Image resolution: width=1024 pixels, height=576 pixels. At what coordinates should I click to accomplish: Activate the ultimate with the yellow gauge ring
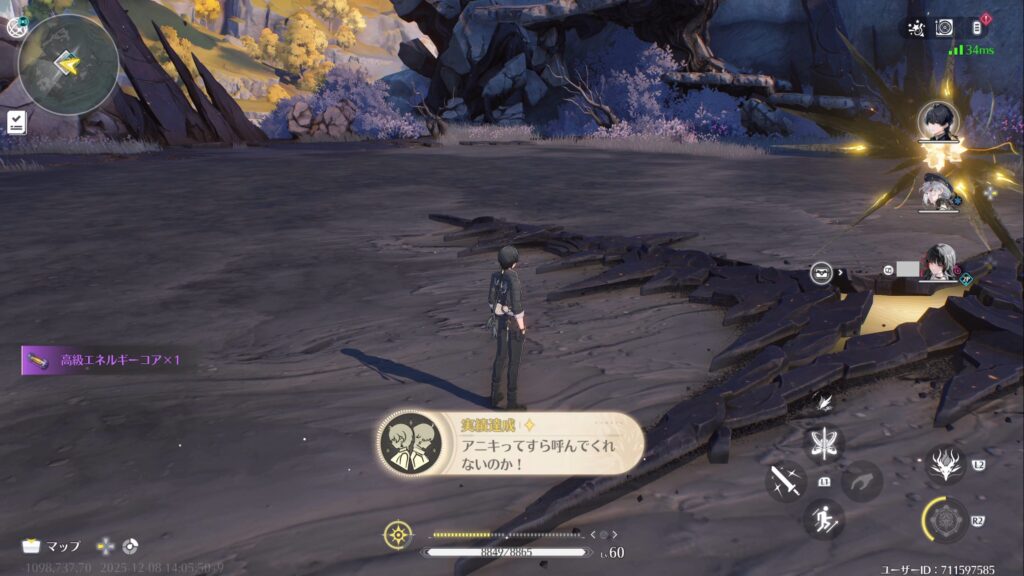pyautogui.click(x=945, y=519)
